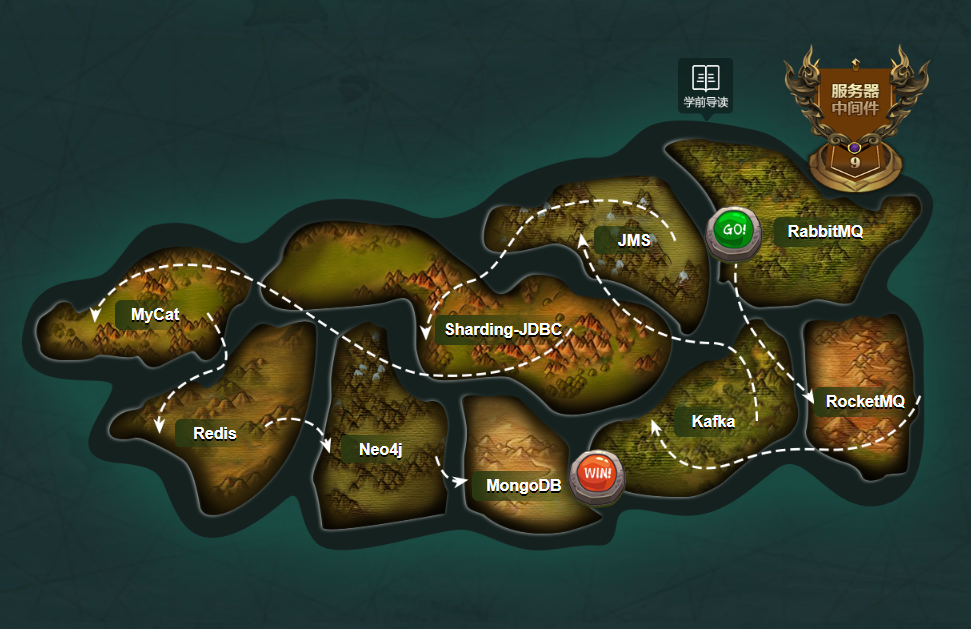Open the 学前导读 reading guide
The width and height of the screenshot is (971, 629).
pos(705,85)
